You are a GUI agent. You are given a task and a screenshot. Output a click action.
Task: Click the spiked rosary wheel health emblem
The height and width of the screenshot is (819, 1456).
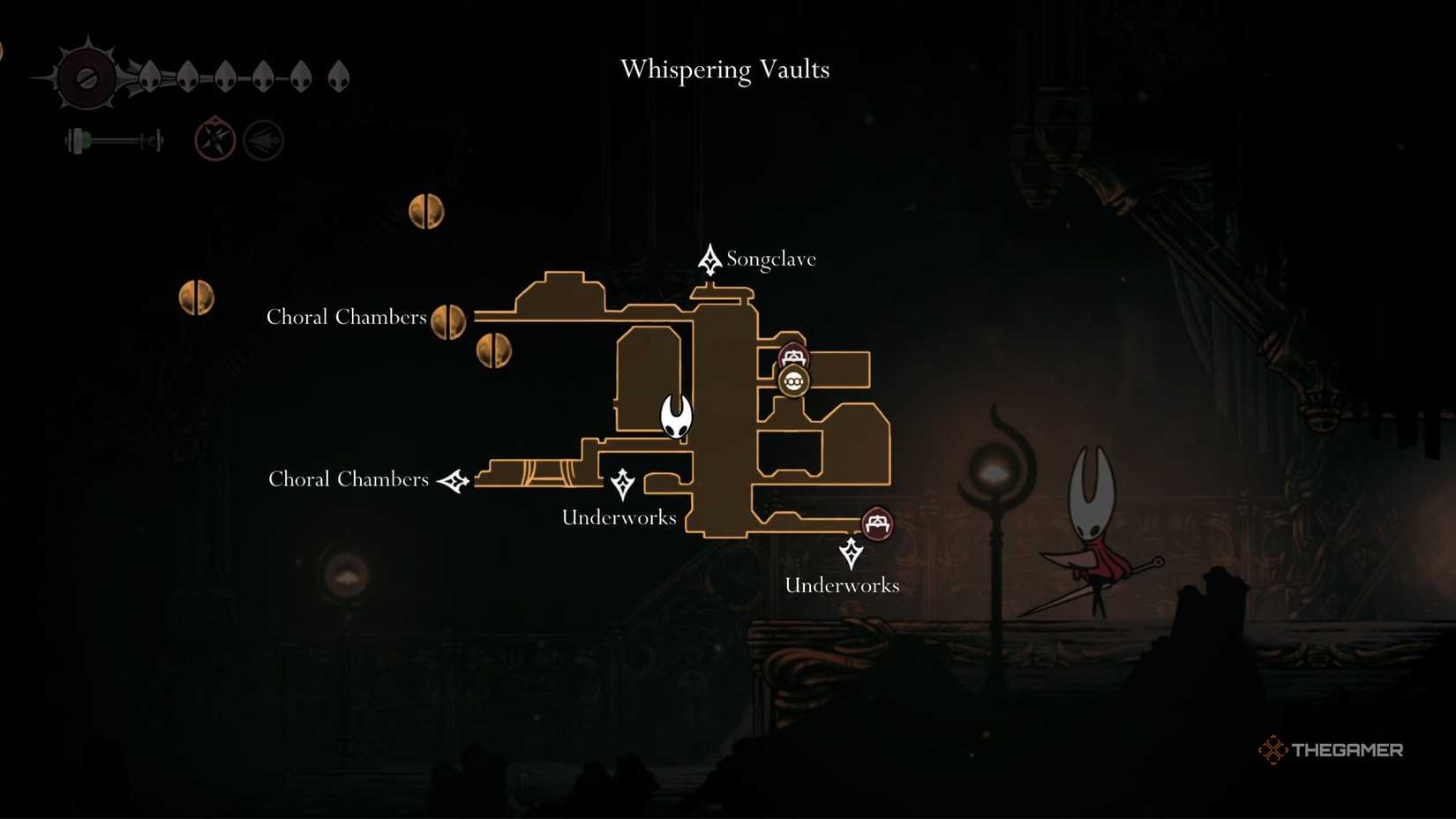pyautogui.click(x=86, y=76)
